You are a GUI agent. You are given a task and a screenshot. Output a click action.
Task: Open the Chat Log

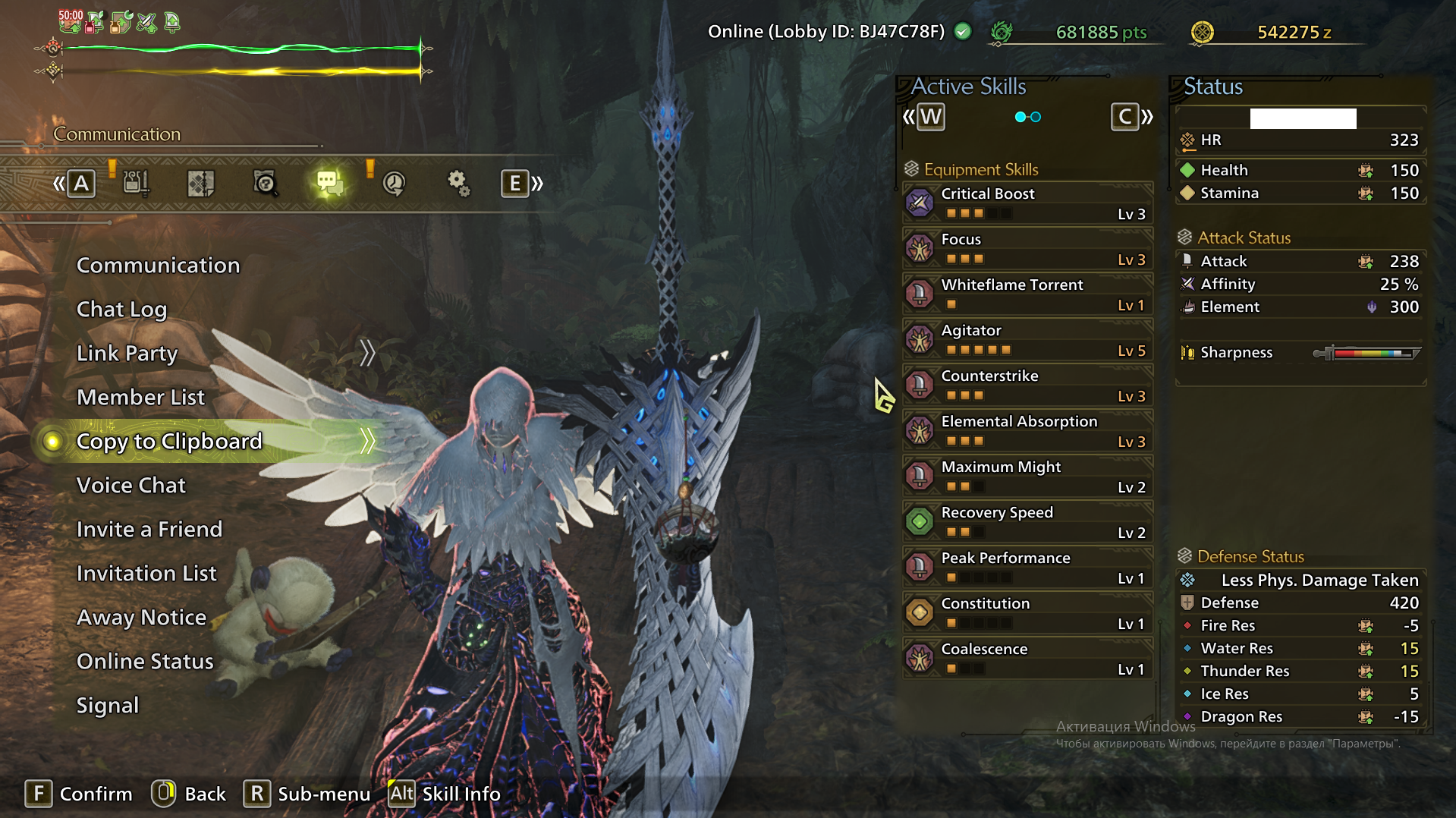pyautogui.click(x=121, y=310)
